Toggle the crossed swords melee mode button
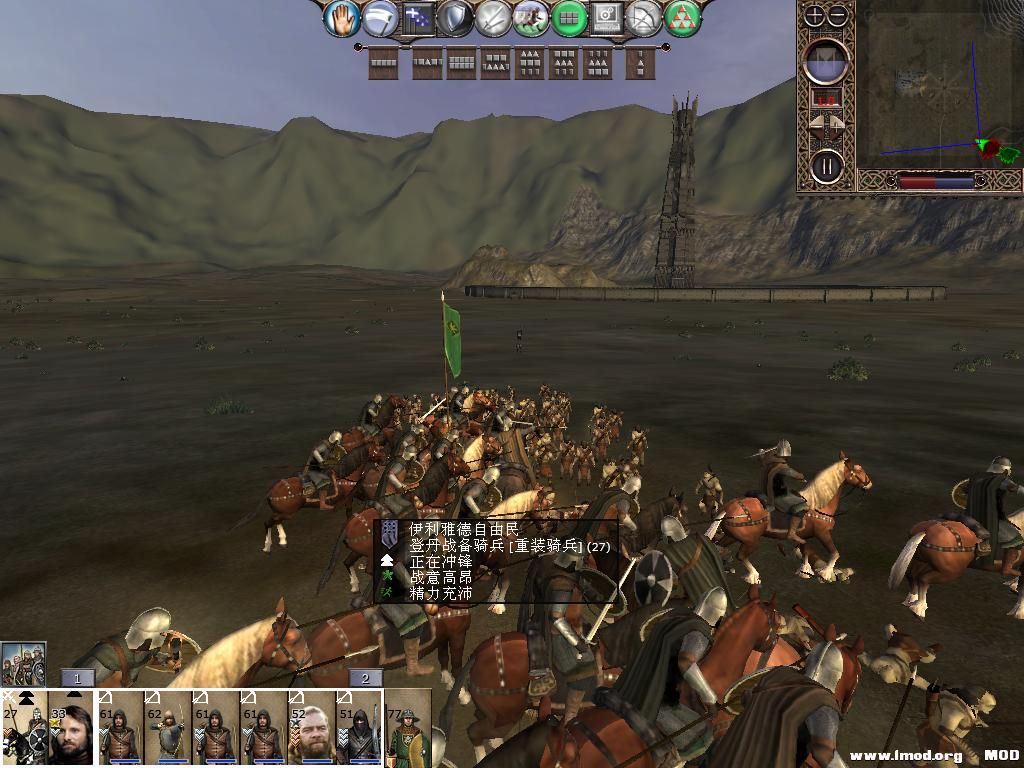The width and height of the screenshot is (1024, 768). point(493,18)
